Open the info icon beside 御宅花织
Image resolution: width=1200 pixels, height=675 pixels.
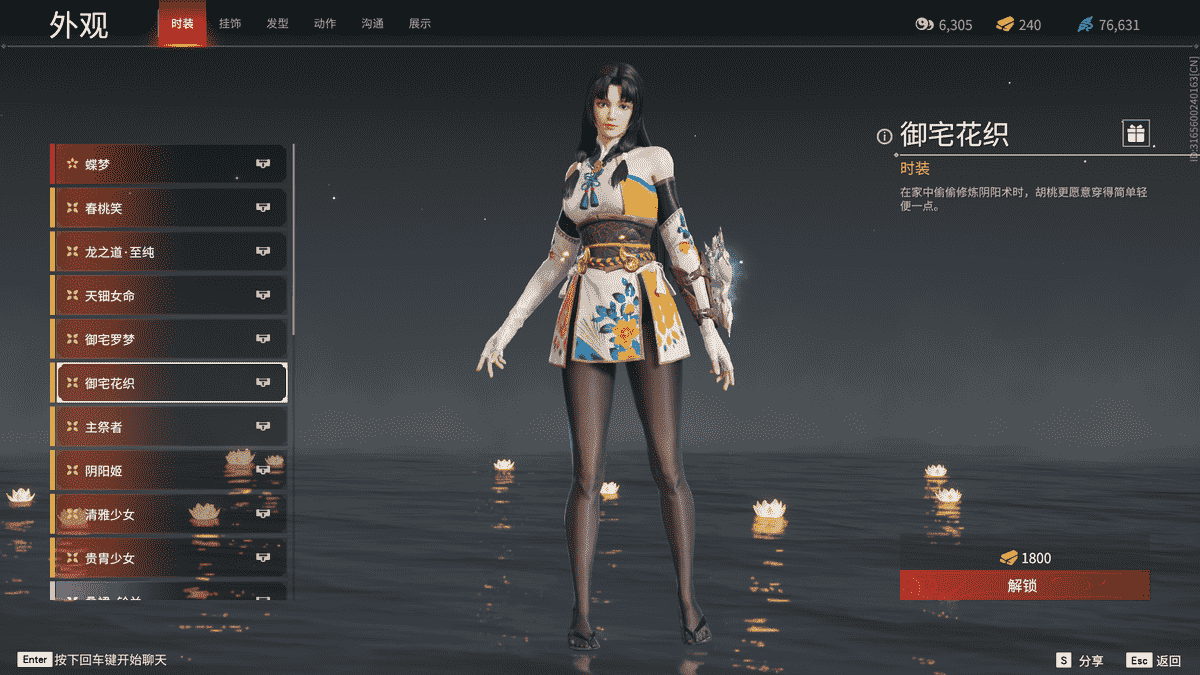pyautogui.click(x=884, y=136)
